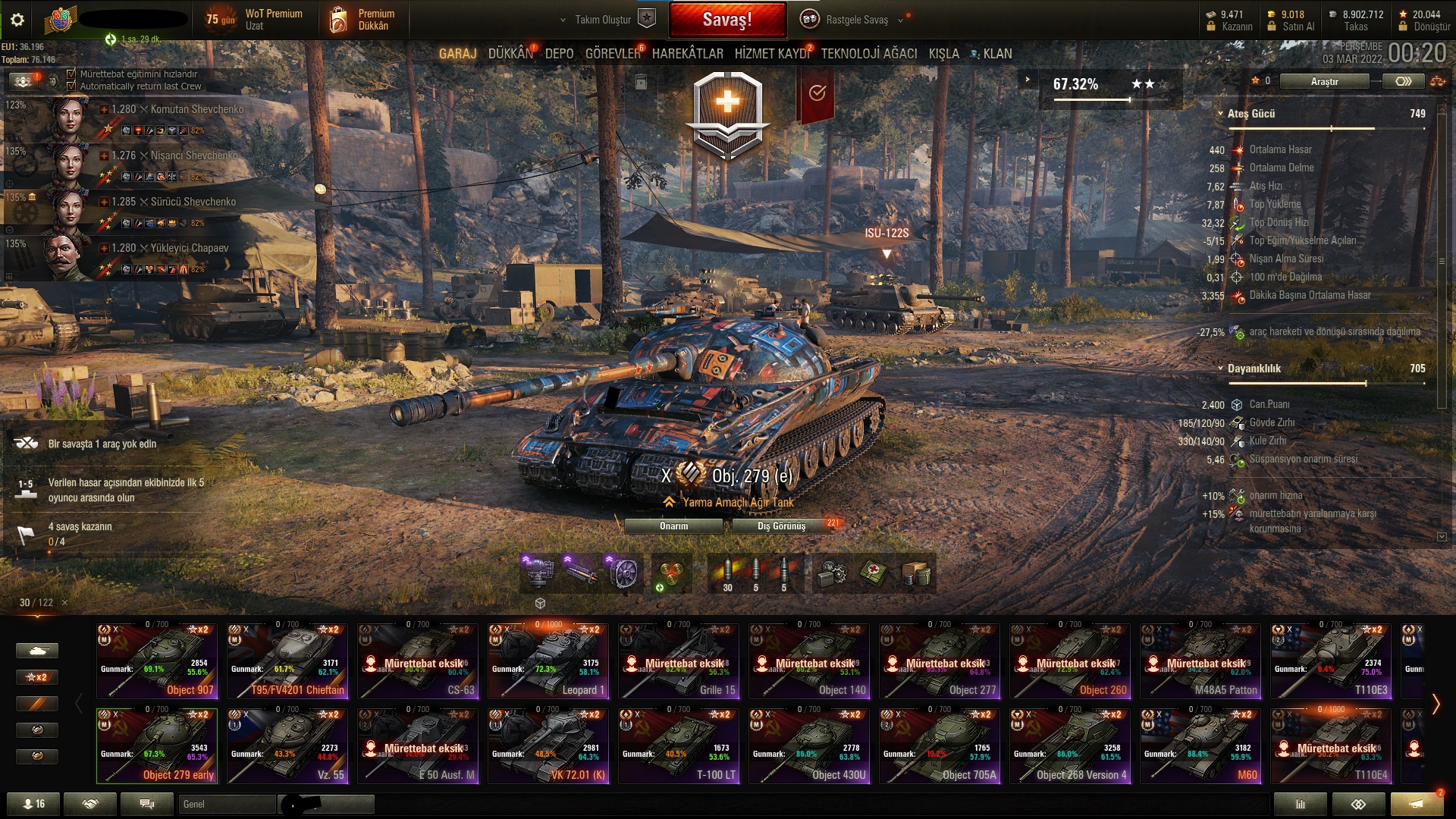Choose the T-100 LT tank card
The height and width of the screenshot is (819, 1456).
point(679,745)
